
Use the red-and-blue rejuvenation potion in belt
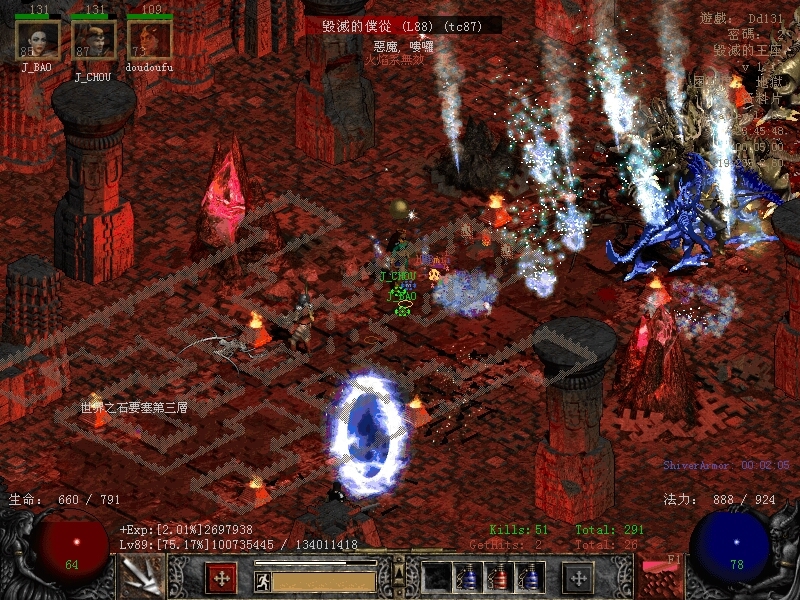pyautogui.click(x=499, y=577)
